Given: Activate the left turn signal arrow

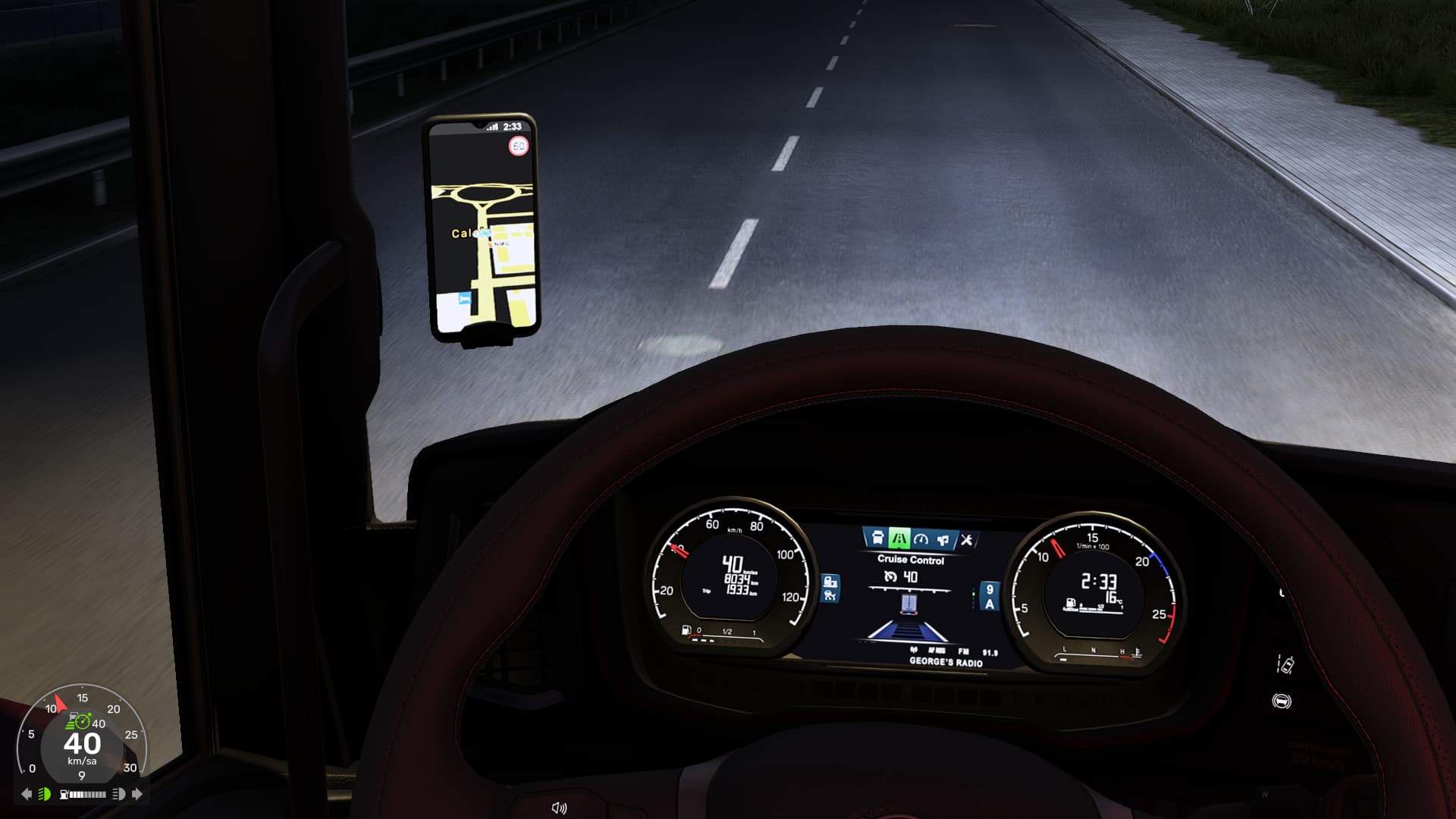Looking at the screenshot, I should pyautogui.click(x=27, y=794).
